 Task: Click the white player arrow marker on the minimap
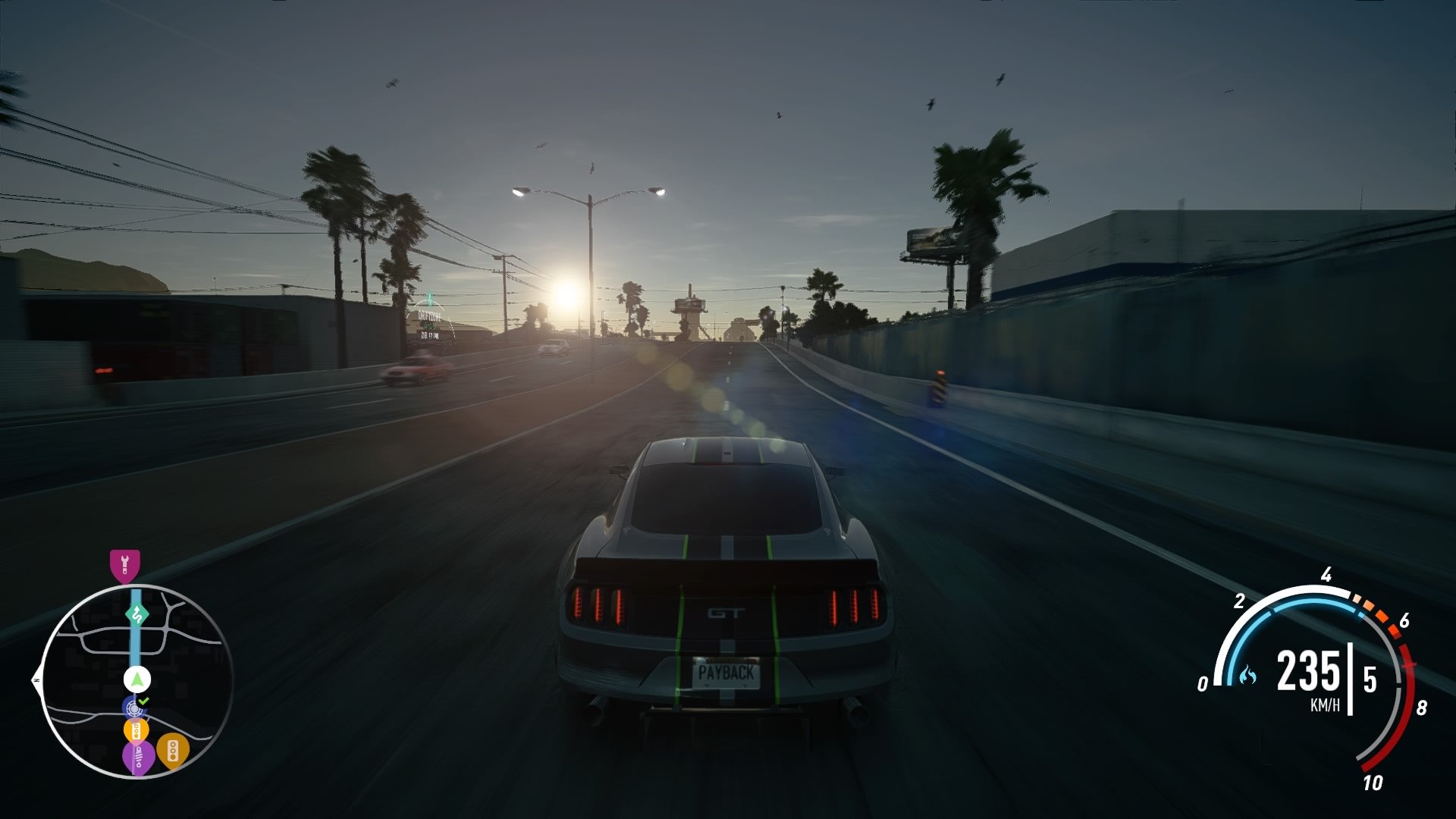[x=136, y=679]
